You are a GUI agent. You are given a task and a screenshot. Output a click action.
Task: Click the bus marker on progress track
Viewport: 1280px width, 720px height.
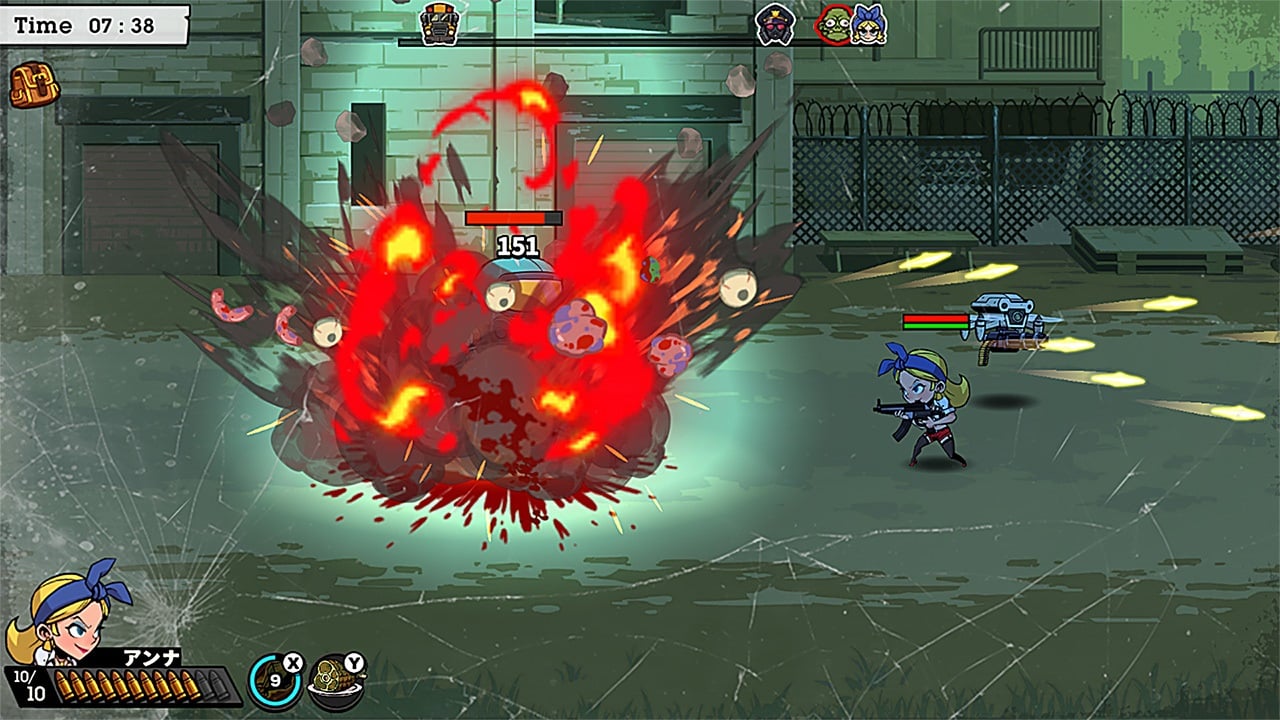point(440,23)
